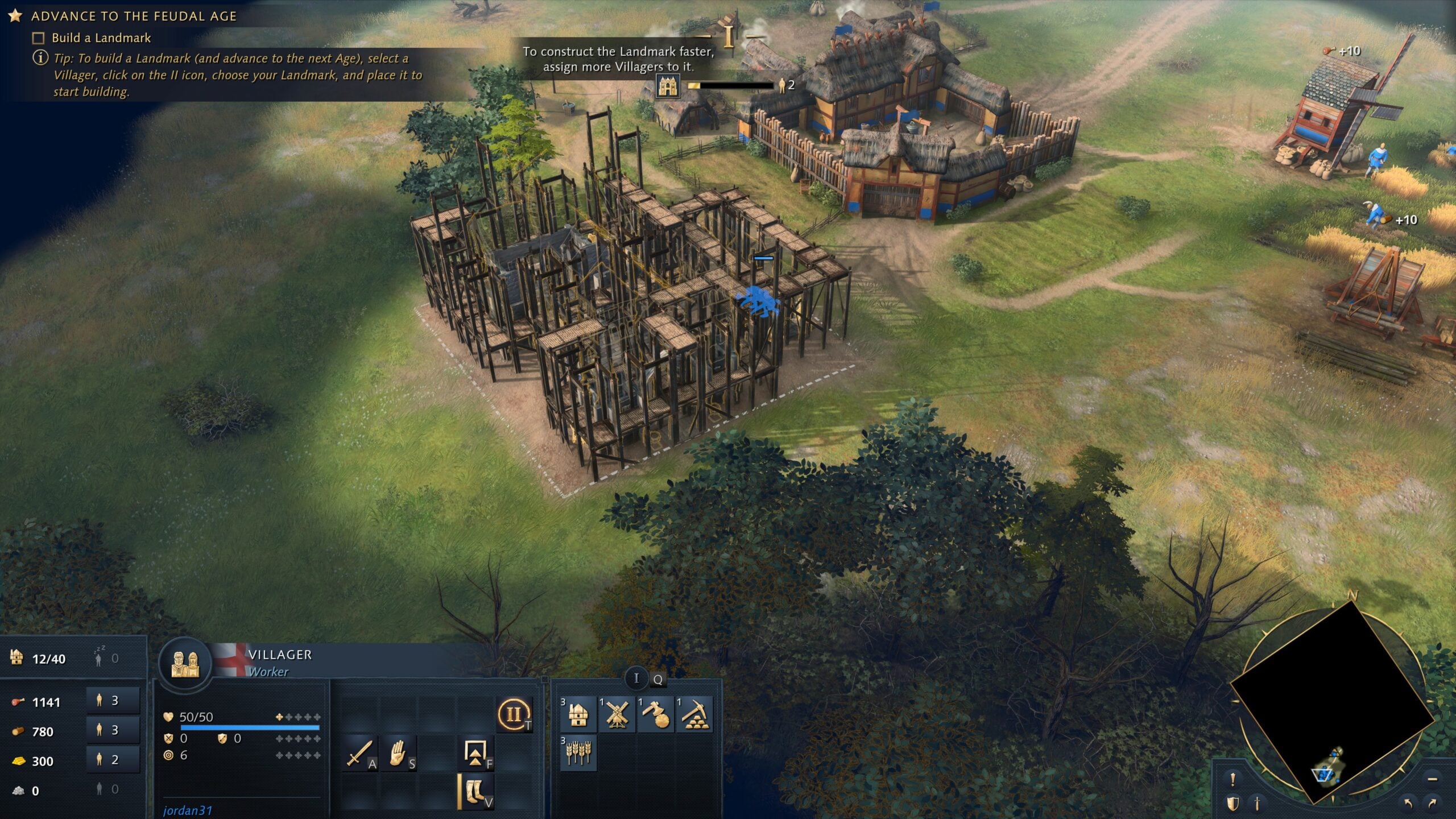Viewport: 1456px width, 819px height.
Task: Click the minimap's minus button
Action: [x=1433, y=779]
